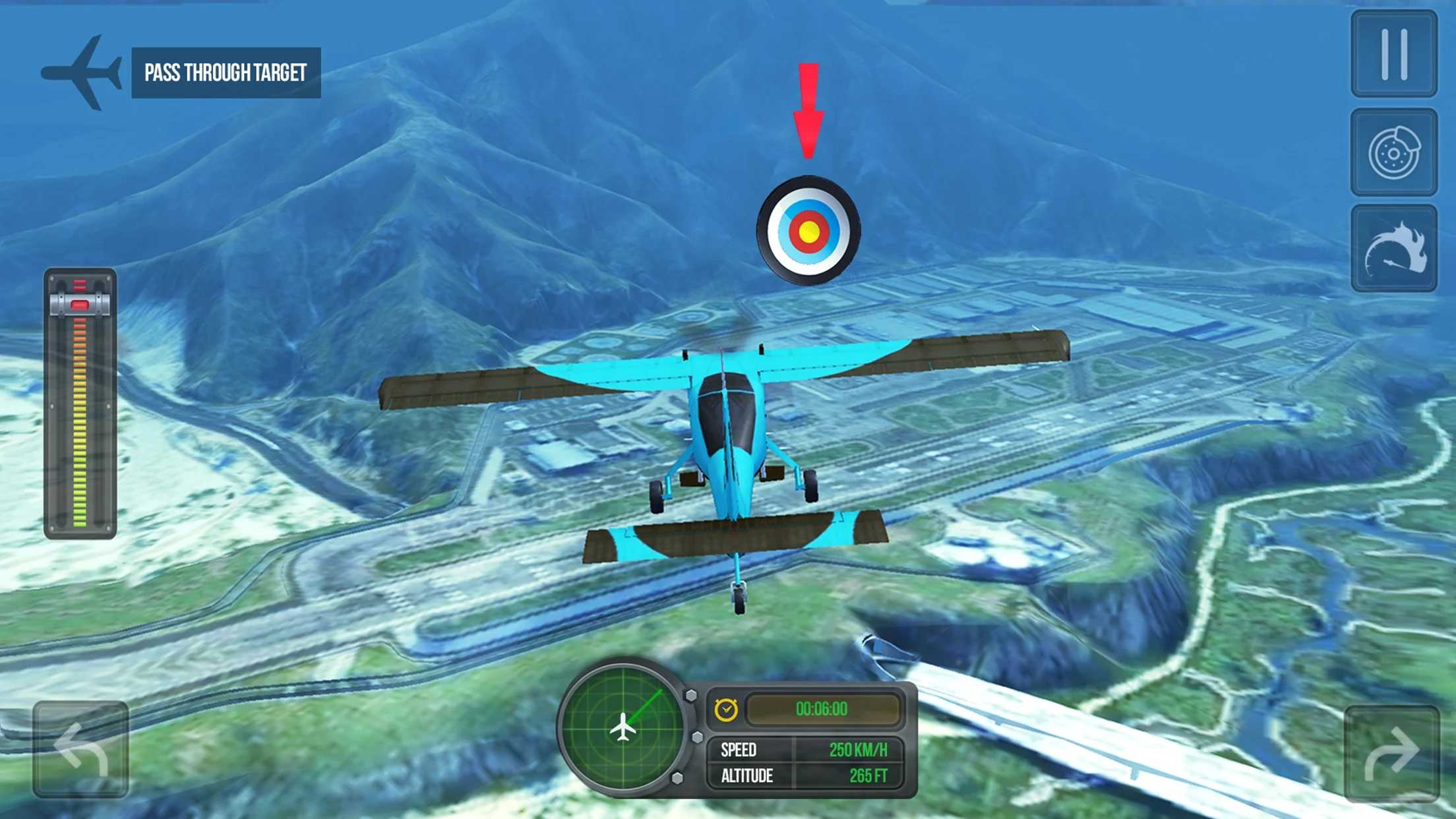Pause the game with the pause button
The width and height of the screenshot is (1456, 819).
click(1393, 54)
